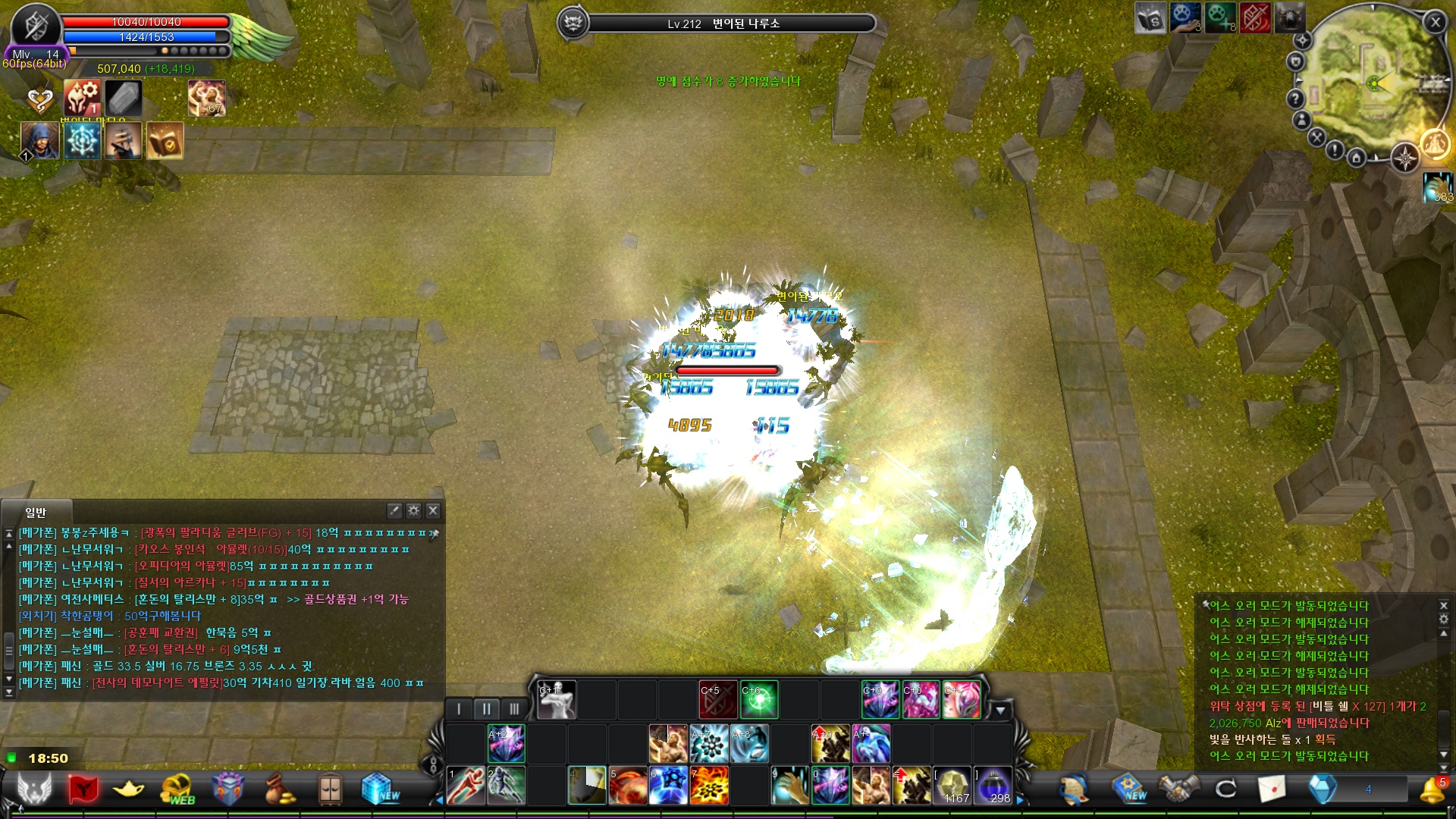Click the blue arrow left of quickslot bar

[439, 801]
